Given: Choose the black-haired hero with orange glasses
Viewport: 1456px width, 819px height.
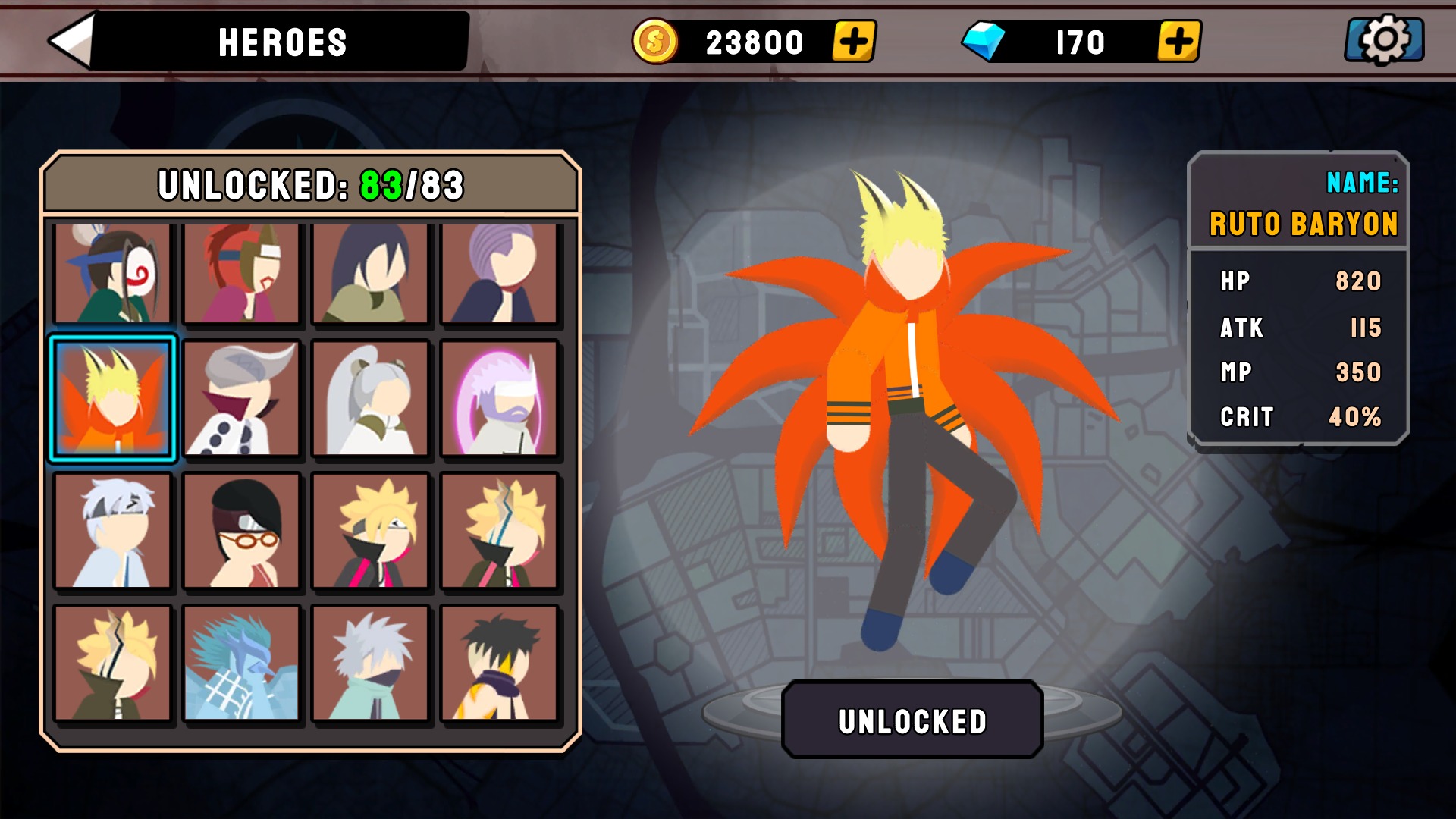Looking at the screenshot, I should [242, 531].
